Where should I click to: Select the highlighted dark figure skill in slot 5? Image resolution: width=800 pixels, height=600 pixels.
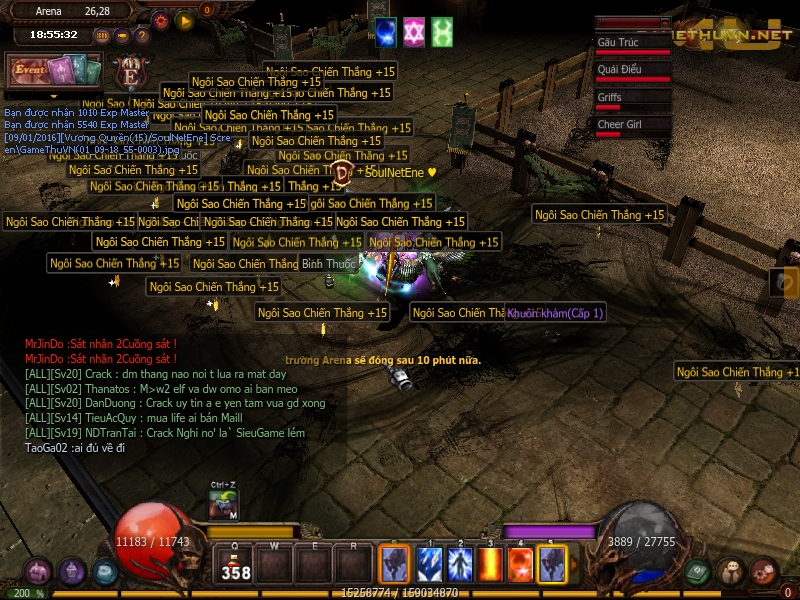click(x=552, y=564)
